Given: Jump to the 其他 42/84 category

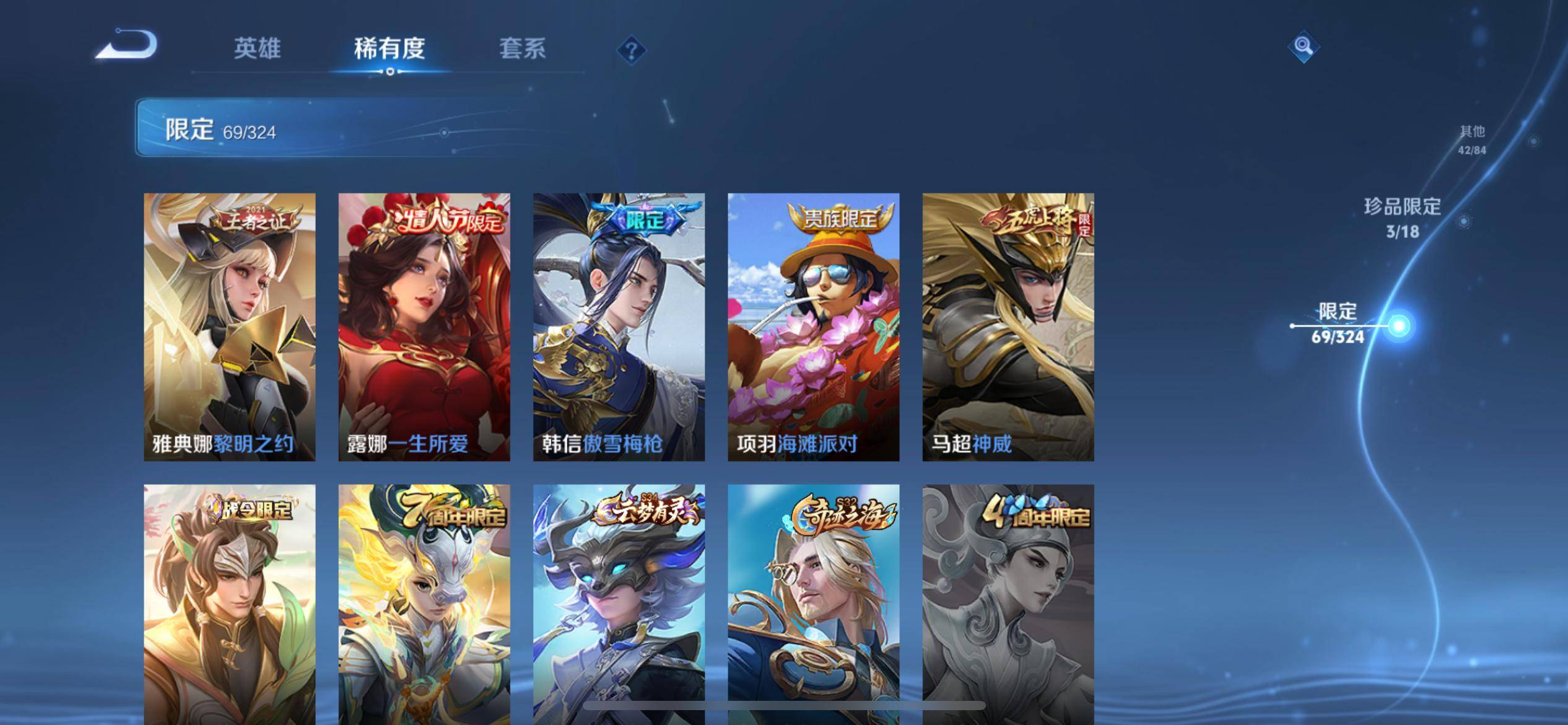Looking at the screenshot, I should (x=1472, y=139).
